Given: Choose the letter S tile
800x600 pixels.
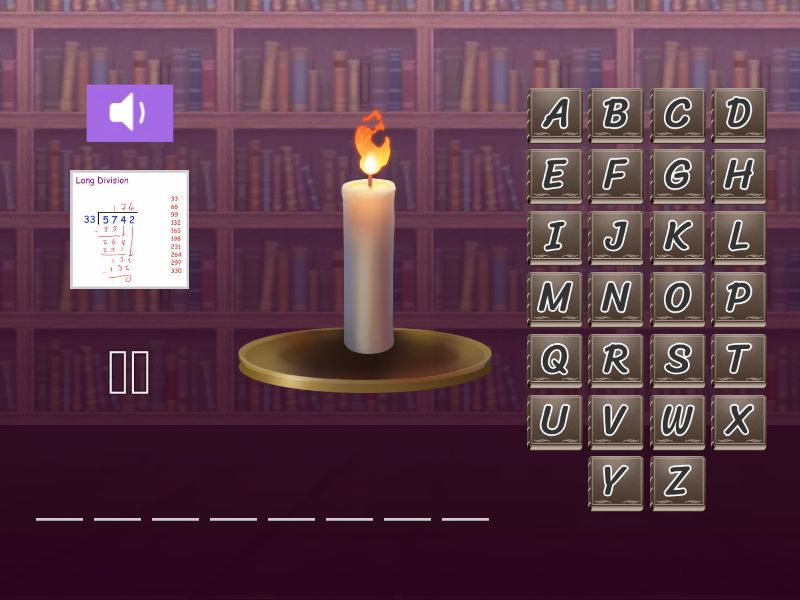Looking at the screenshot, I should coord(678,360).
